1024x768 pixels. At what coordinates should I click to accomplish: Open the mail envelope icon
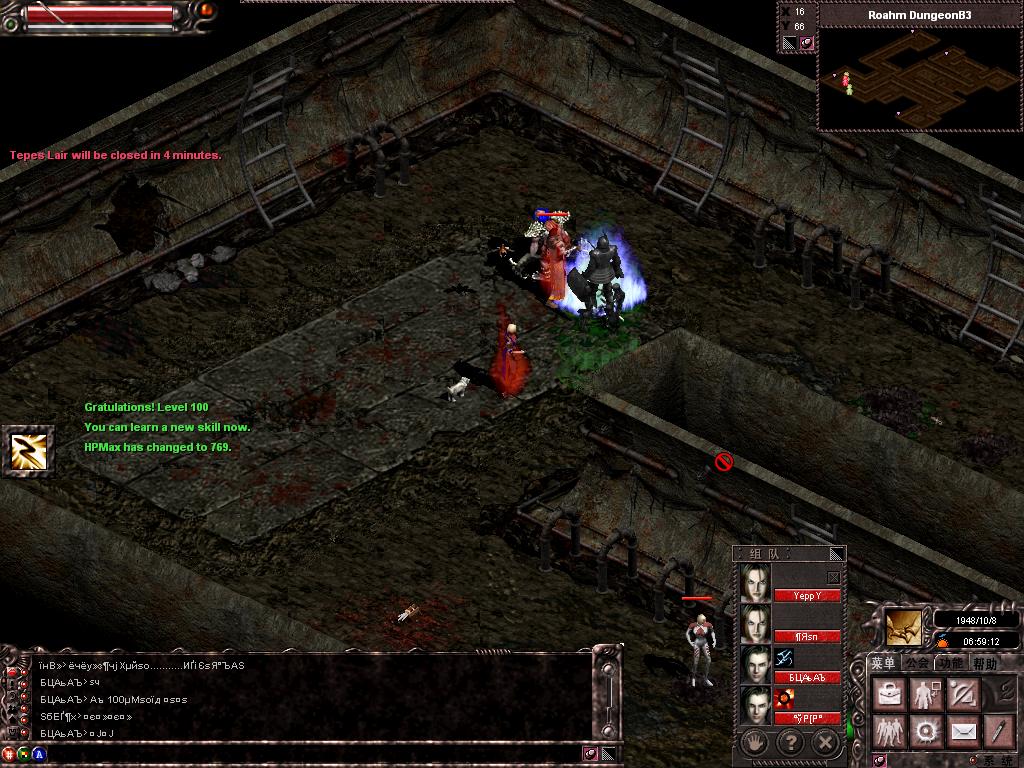point(962,731)
